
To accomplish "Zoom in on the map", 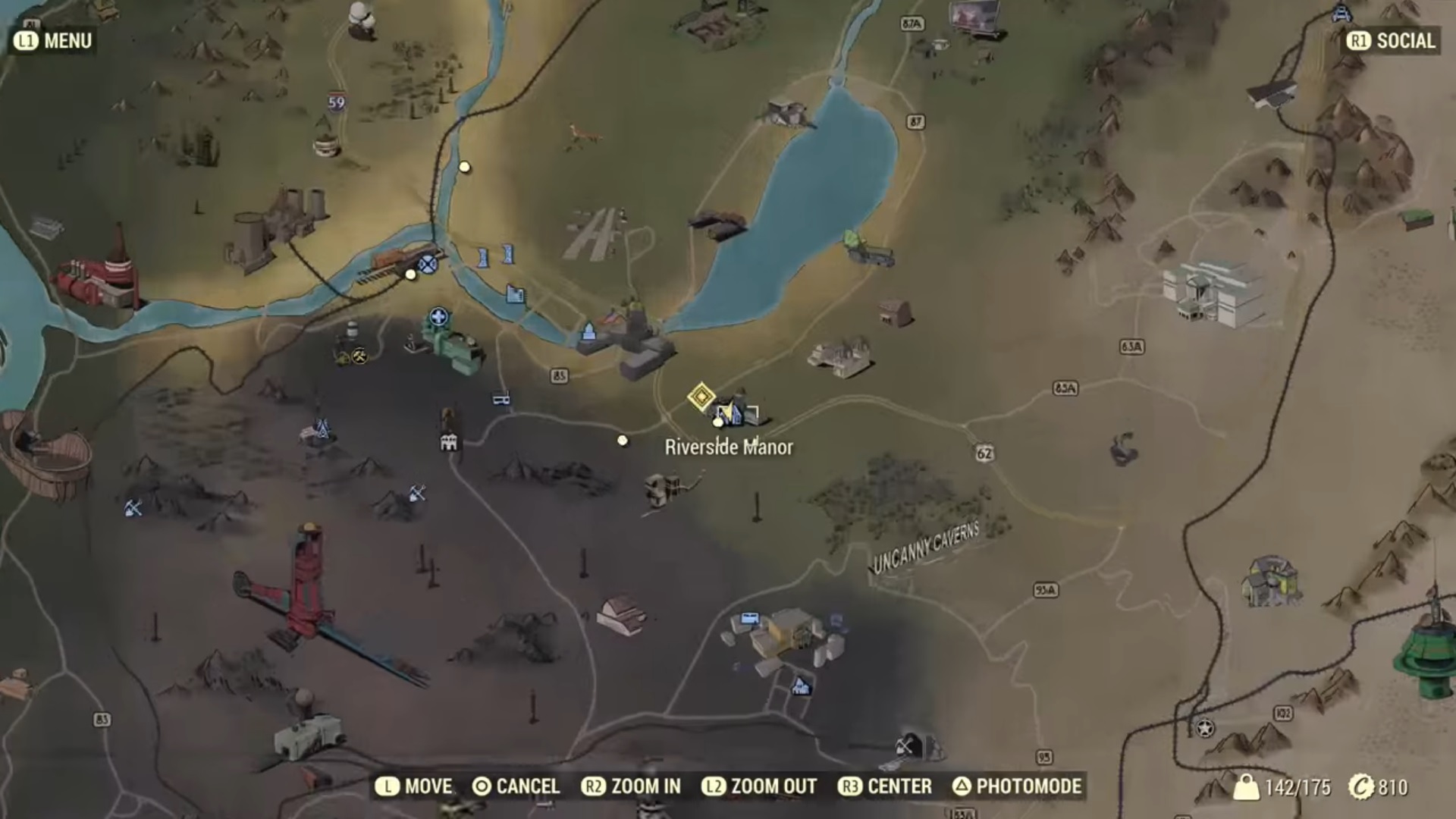I will (631, 786).
